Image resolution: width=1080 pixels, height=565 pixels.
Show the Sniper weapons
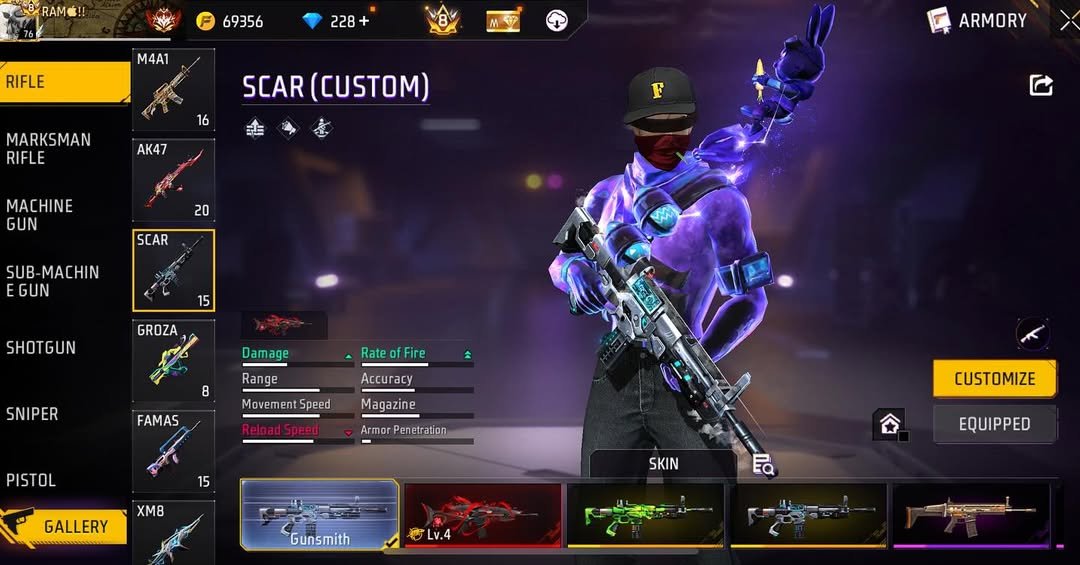click(x=33, y=414)
